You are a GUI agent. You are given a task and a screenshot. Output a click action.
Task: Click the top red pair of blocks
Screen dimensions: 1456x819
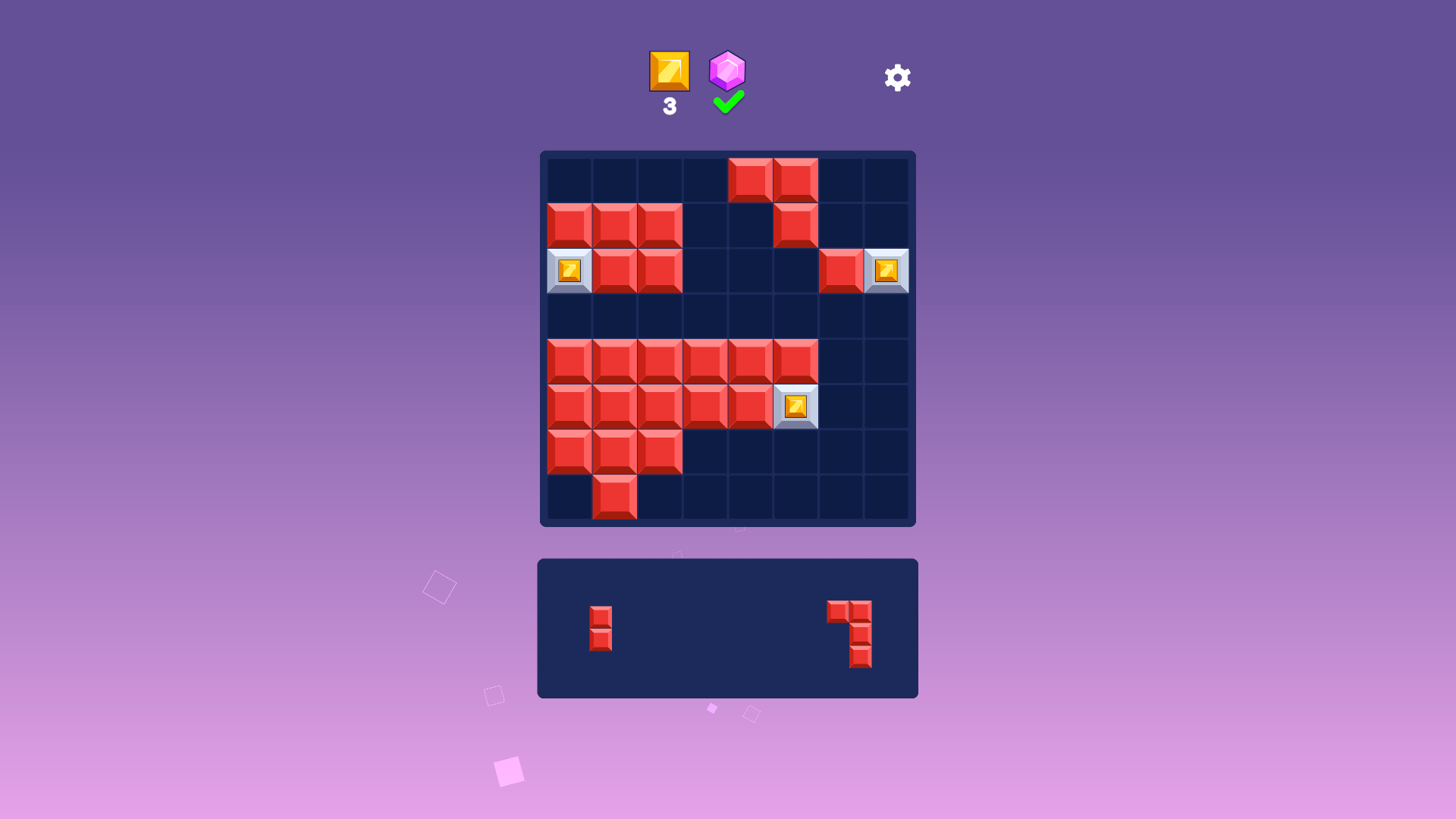coord(773,180)
